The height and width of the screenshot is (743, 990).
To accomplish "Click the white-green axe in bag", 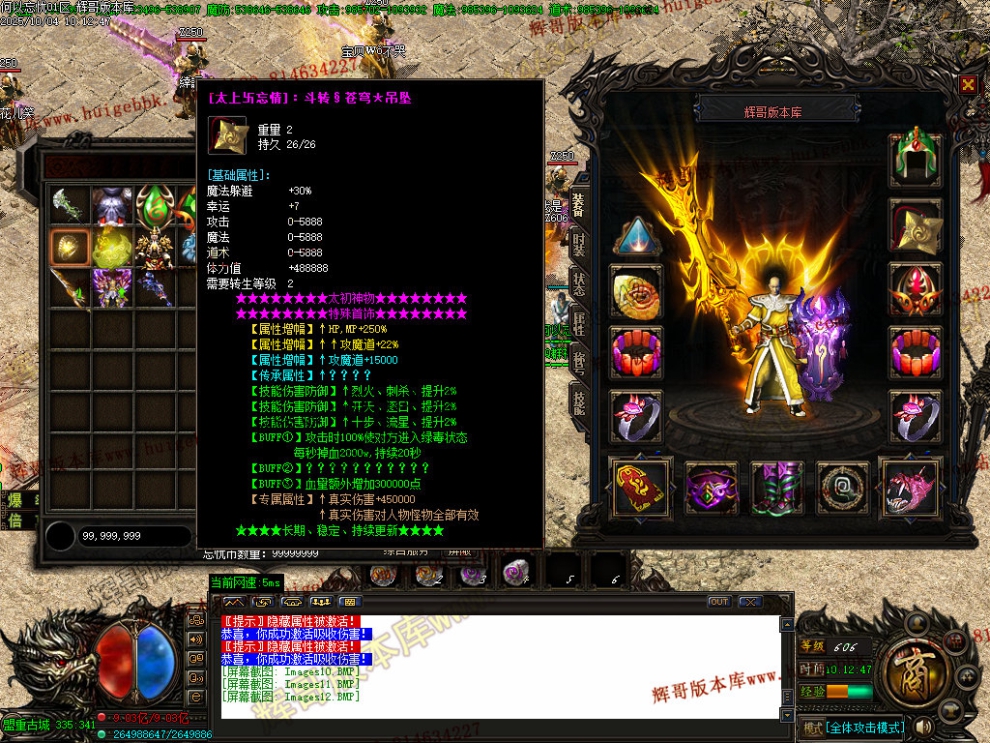I will (x=70, y=207).
